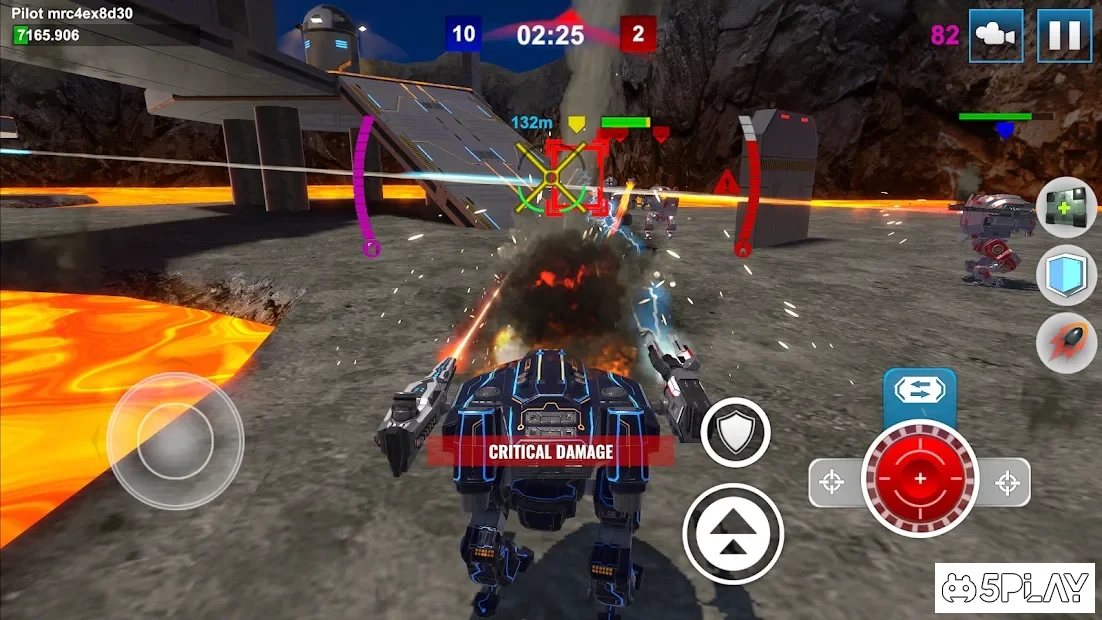Click the virtual movement joystick

[175, 441]
